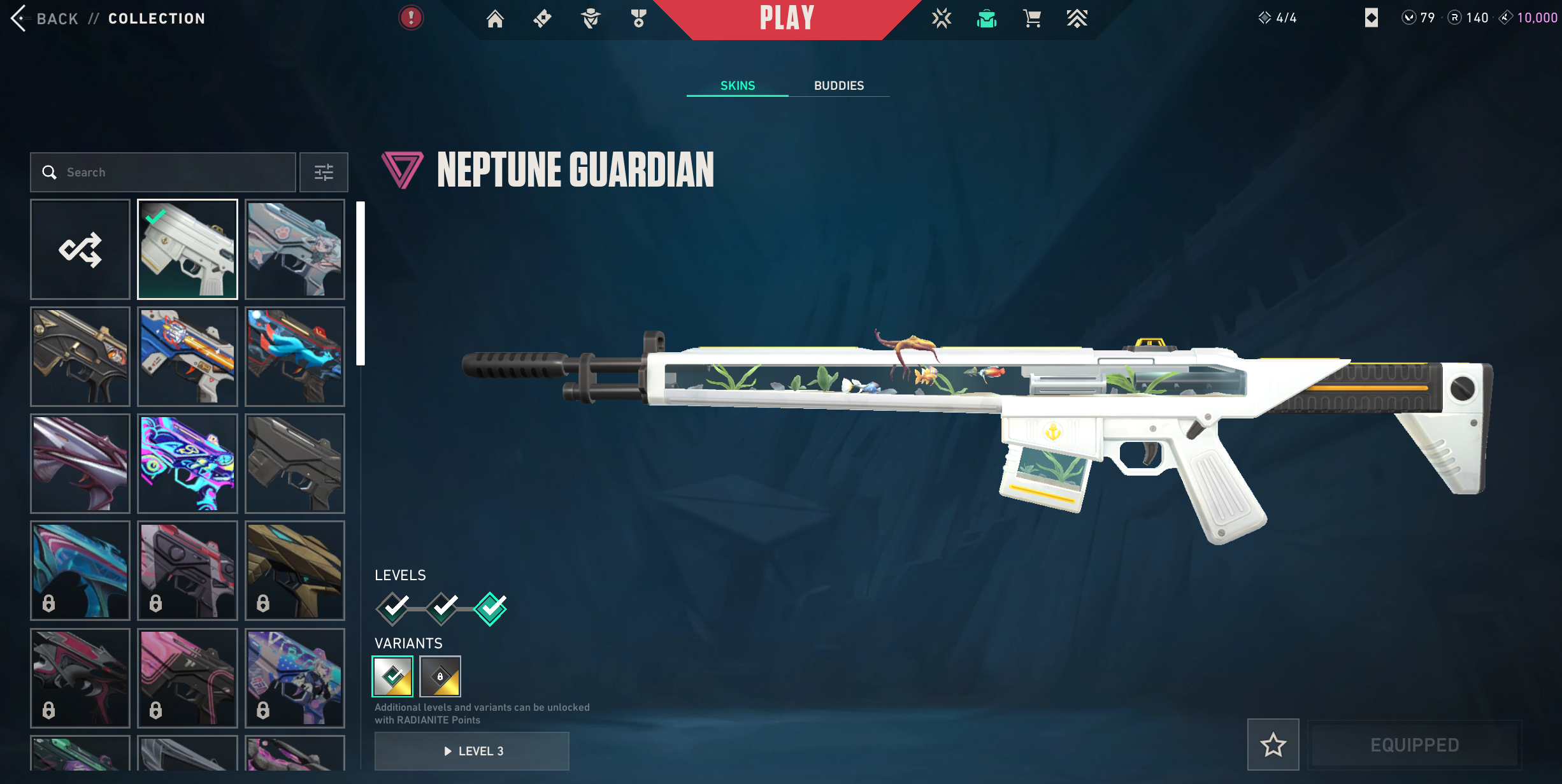Click the red alert notification icon

411,18
